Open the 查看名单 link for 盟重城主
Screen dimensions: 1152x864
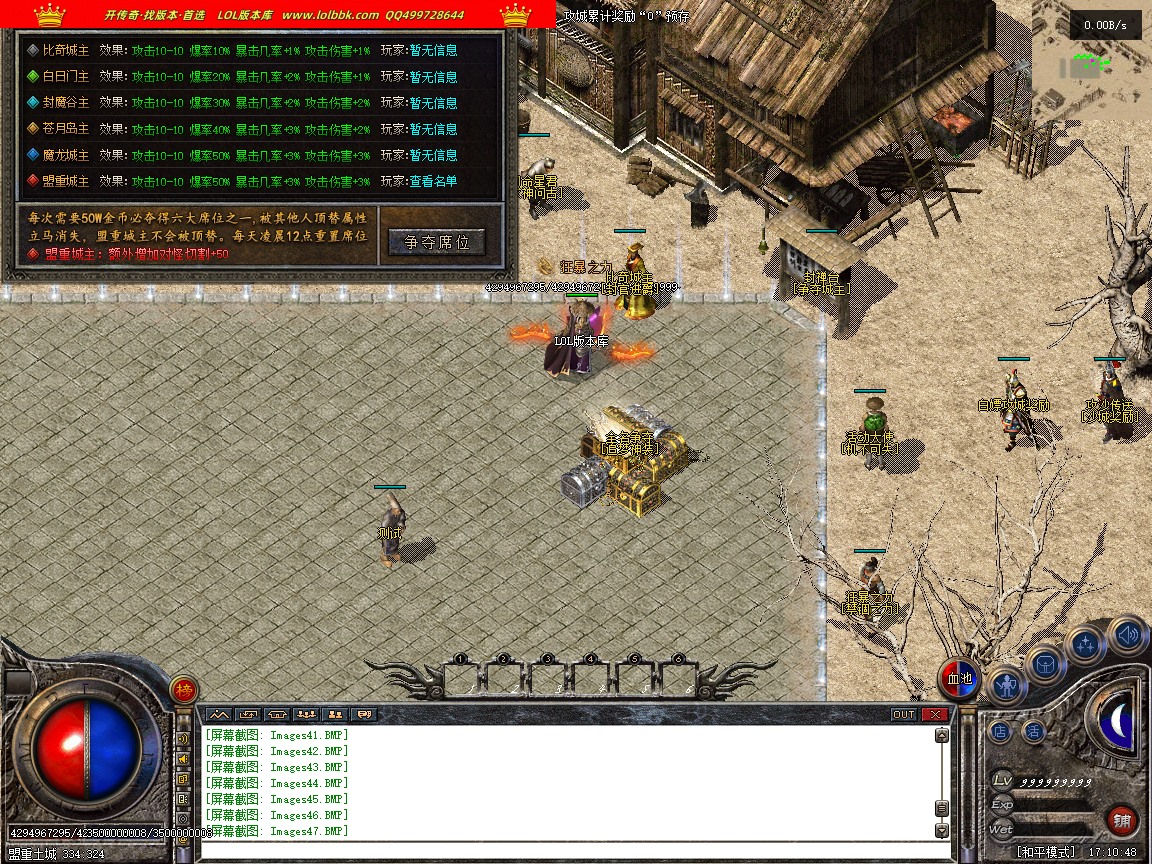[433, 181]
